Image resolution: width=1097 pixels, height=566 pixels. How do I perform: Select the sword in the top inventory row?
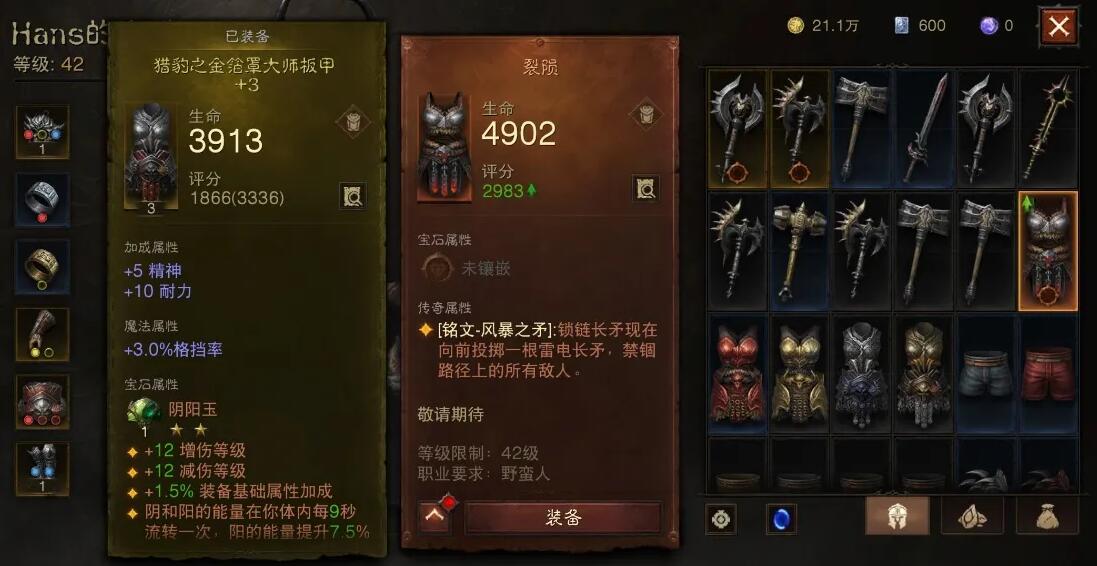[924, 128]
